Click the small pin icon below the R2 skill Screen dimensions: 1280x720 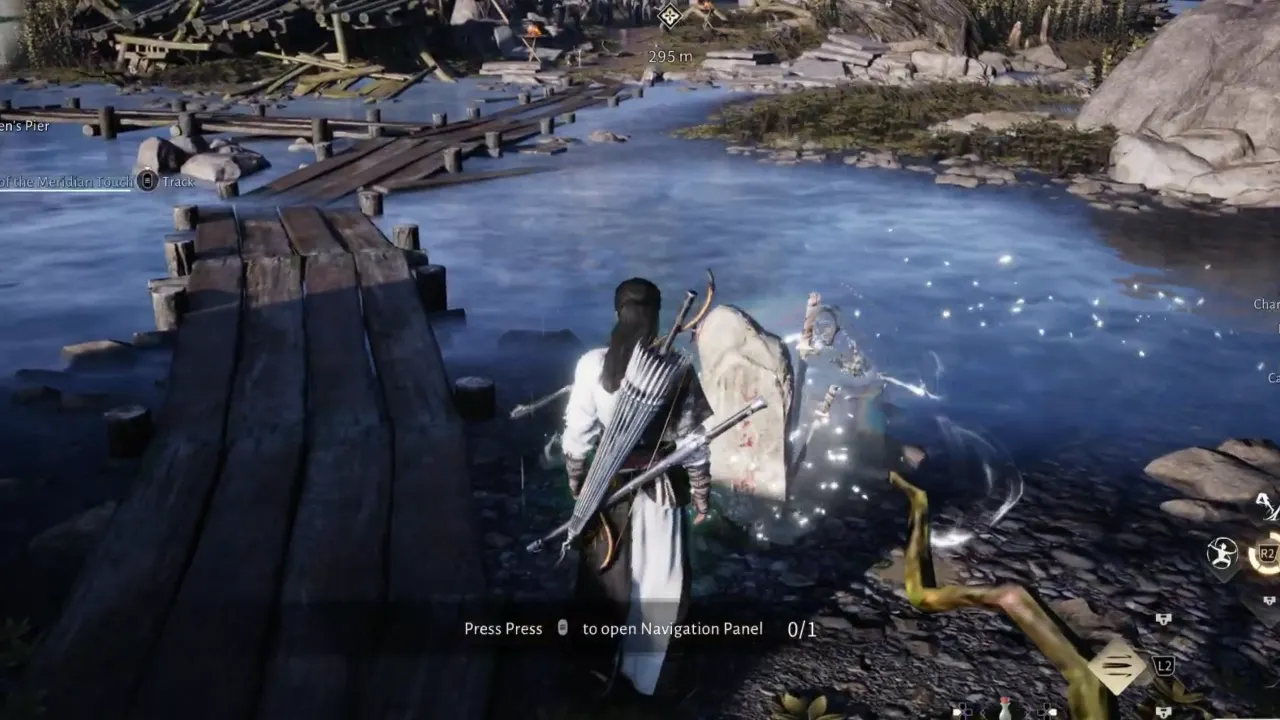click(x=1268, y=600)
